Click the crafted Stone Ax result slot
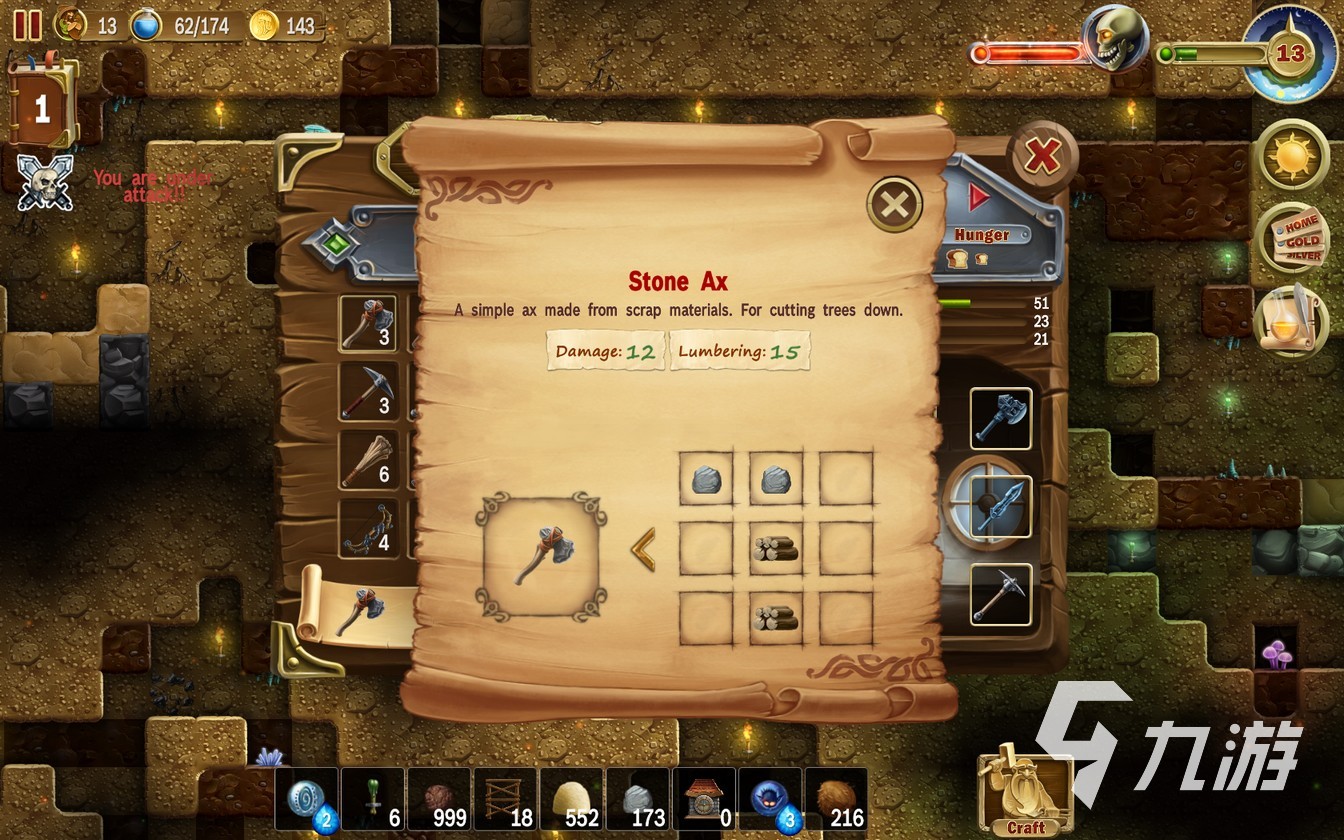The height and width of the screenshot is (840, 1344). coord(541,556)
